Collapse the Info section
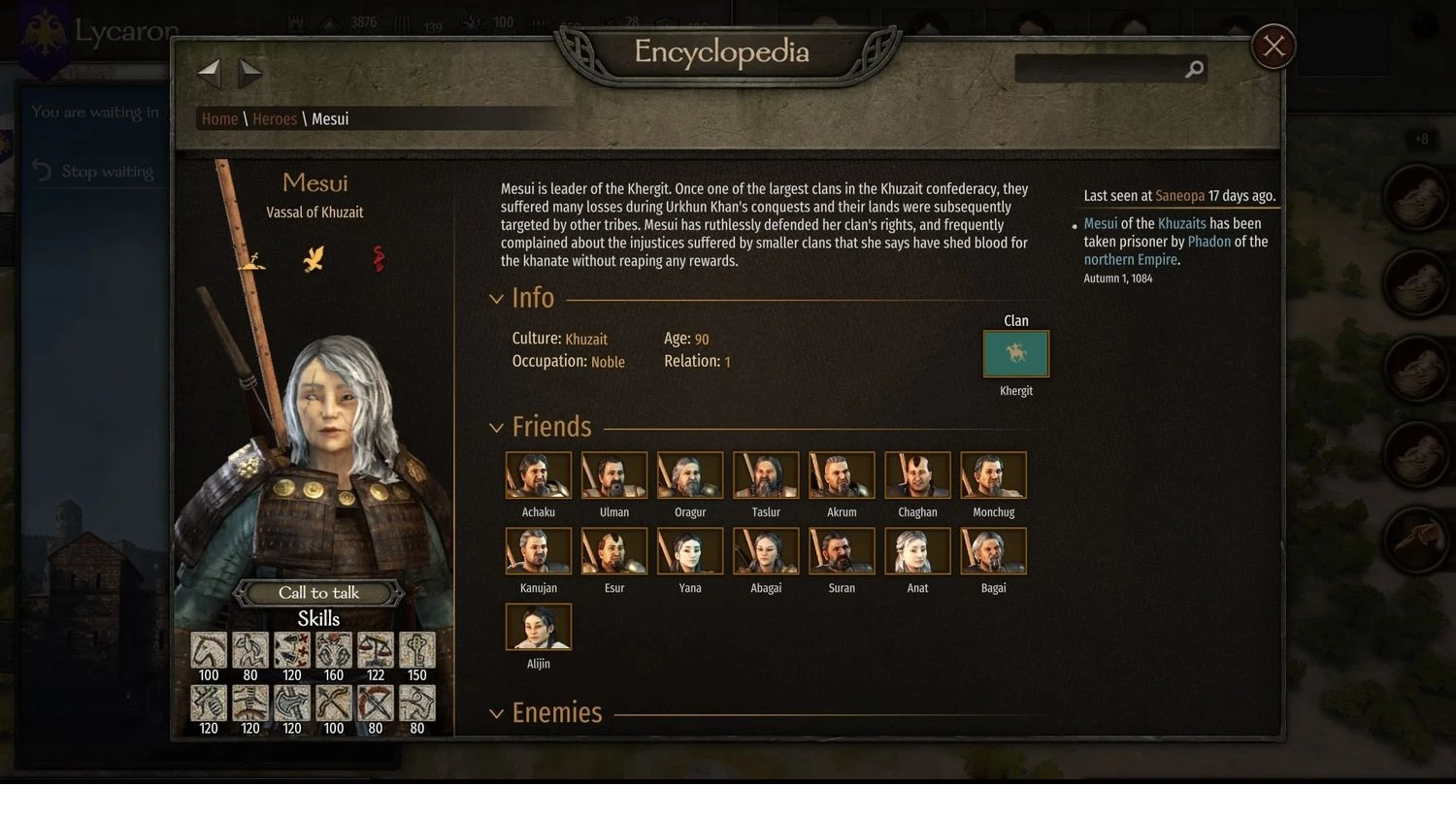The width and height of the screenshot is (1456, 819). coord(497,299)
